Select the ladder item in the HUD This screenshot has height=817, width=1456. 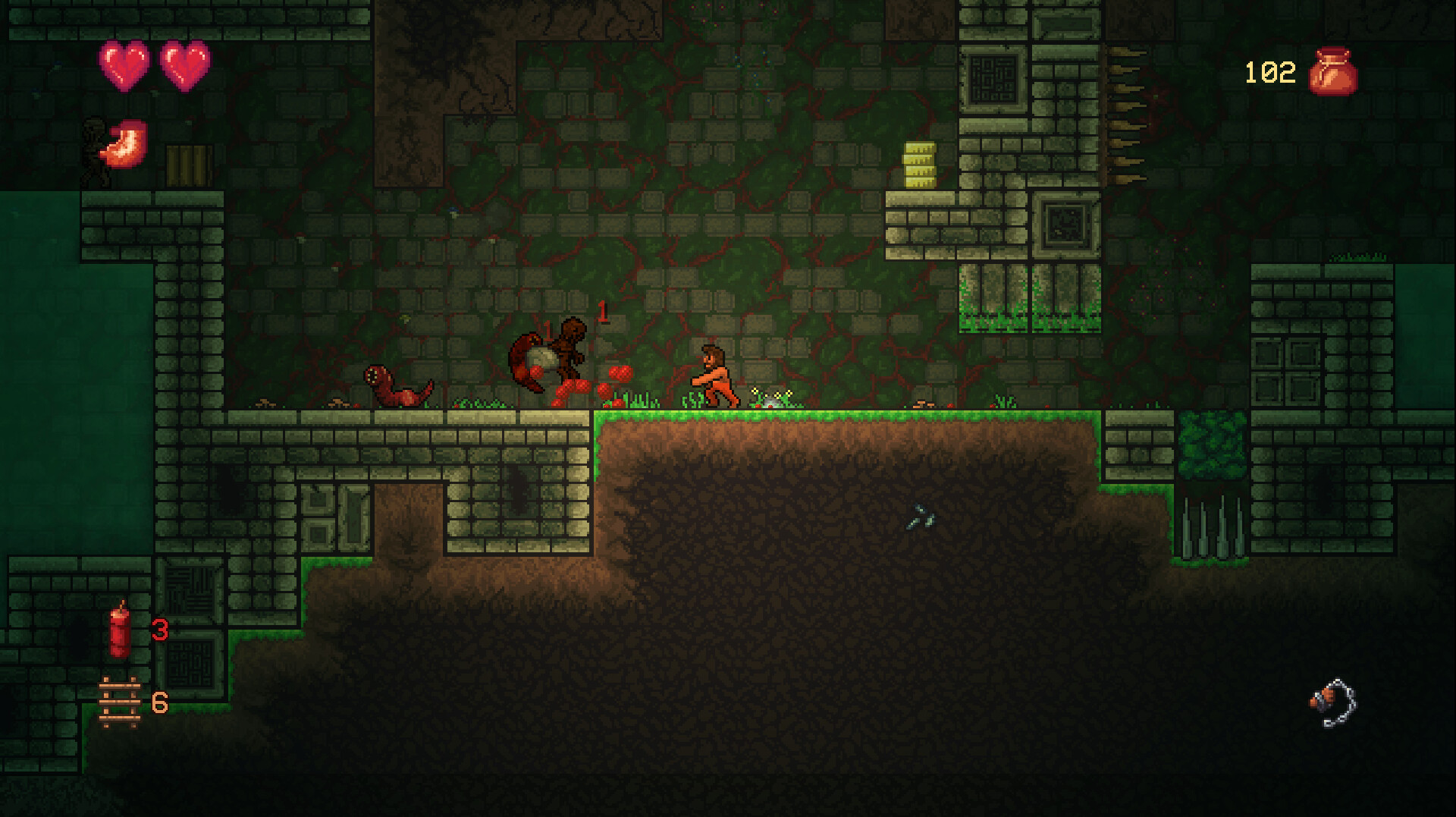pos(120,704)
